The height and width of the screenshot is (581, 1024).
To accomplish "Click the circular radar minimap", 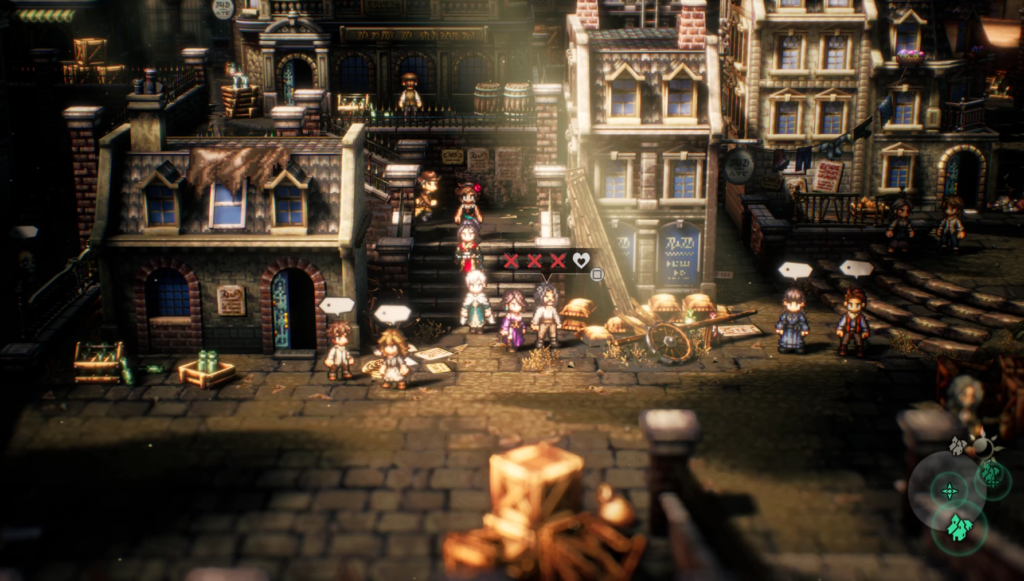I will tap(947, 490).
